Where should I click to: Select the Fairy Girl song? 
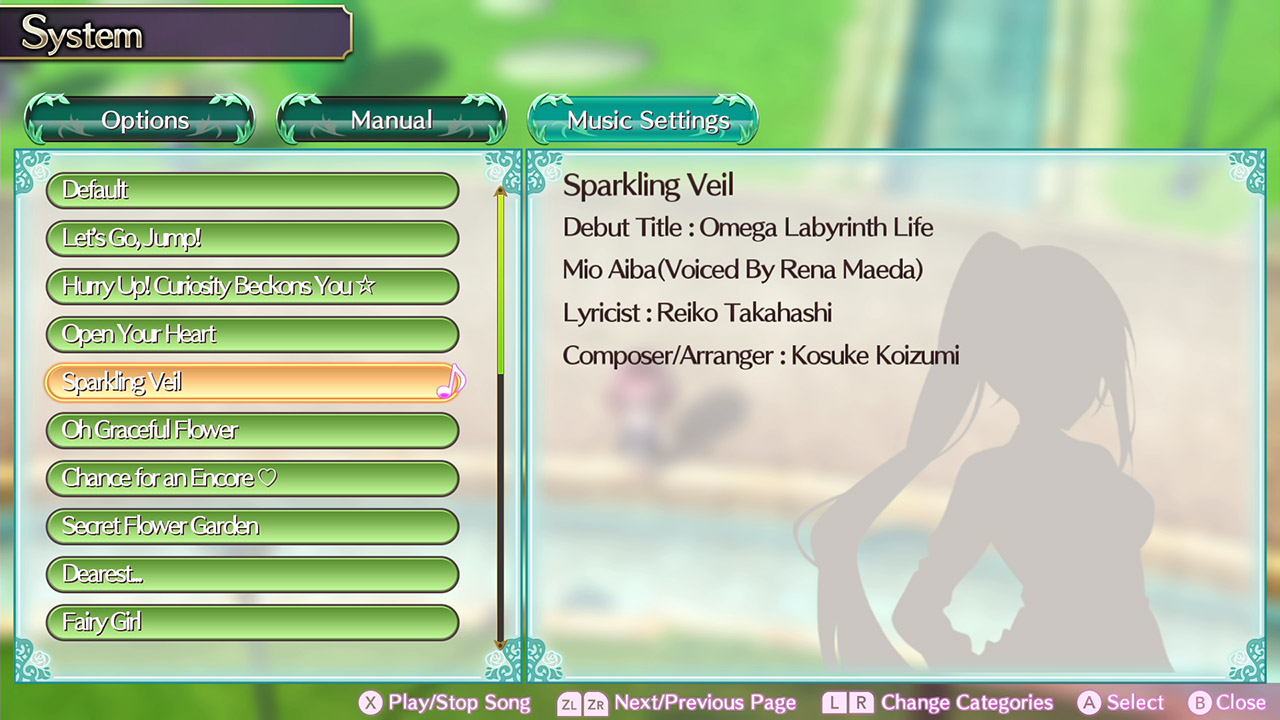coord(253,622)
